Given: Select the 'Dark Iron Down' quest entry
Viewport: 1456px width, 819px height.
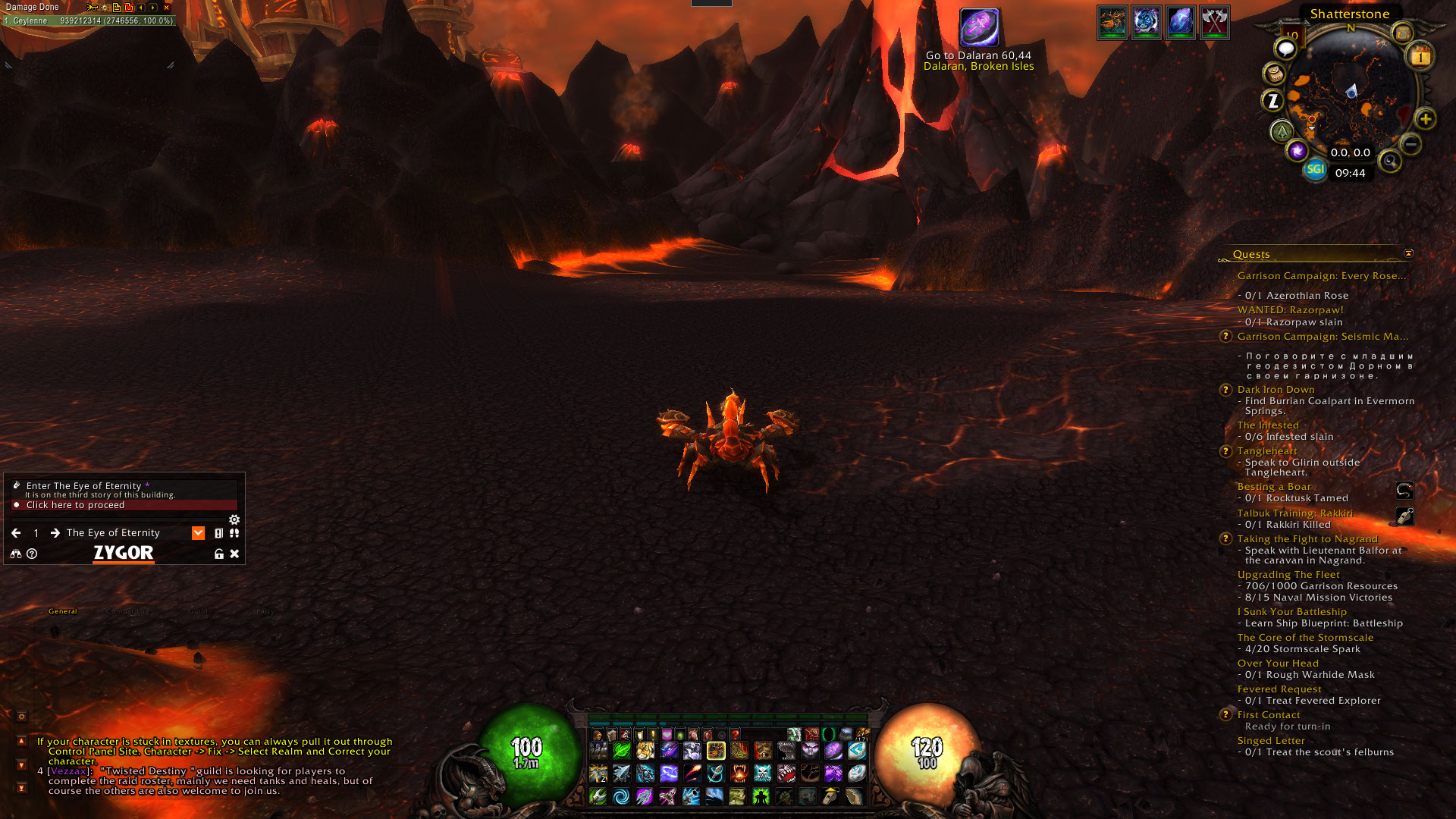Looking at the screenshot, I should (1276, 390).
